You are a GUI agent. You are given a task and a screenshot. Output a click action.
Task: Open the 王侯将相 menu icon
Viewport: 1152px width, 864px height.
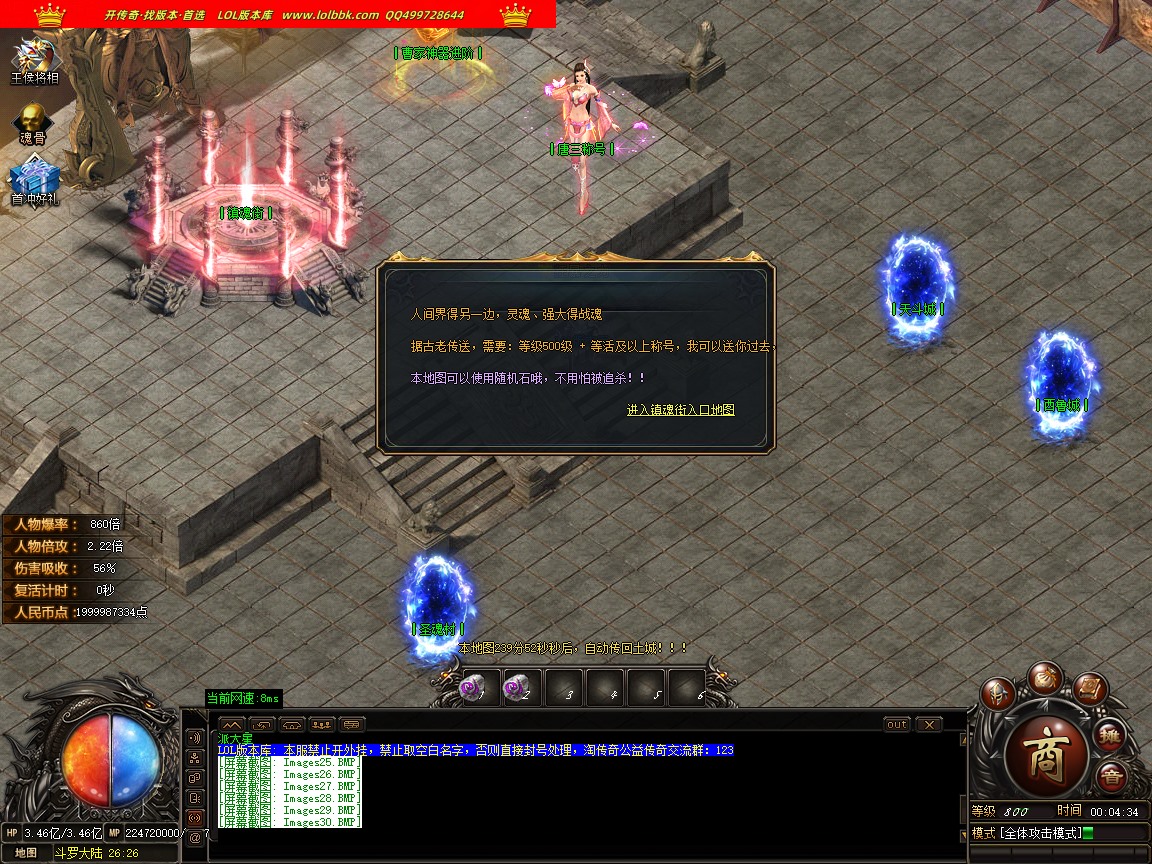(35, 58)
